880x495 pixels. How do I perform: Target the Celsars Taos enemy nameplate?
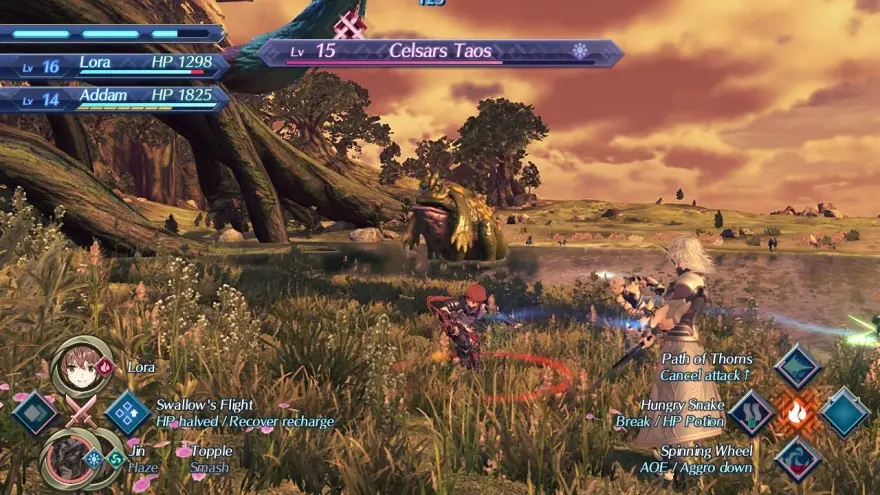(x=440, y=52)
